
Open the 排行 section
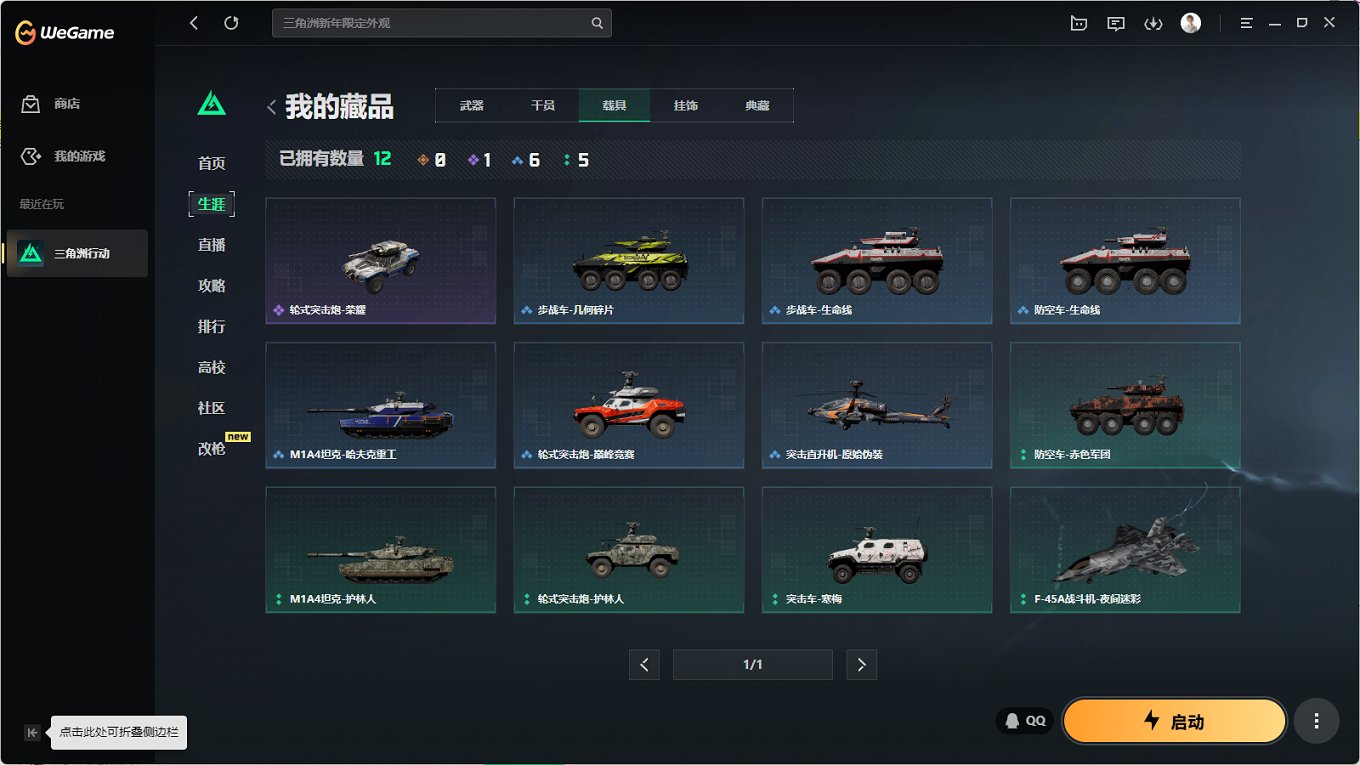[x=210, y=326]
